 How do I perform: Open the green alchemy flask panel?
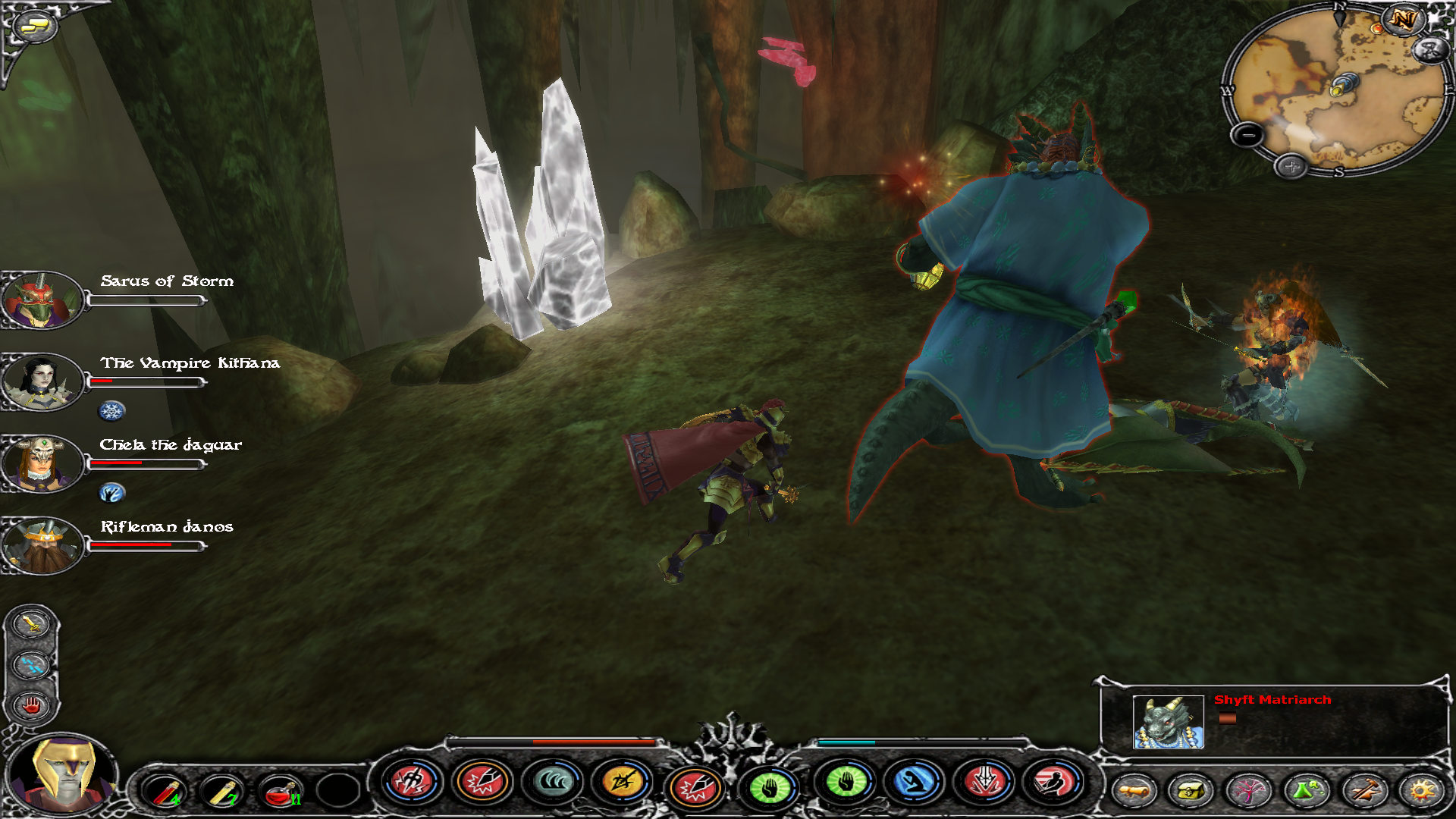point(1306,791)
